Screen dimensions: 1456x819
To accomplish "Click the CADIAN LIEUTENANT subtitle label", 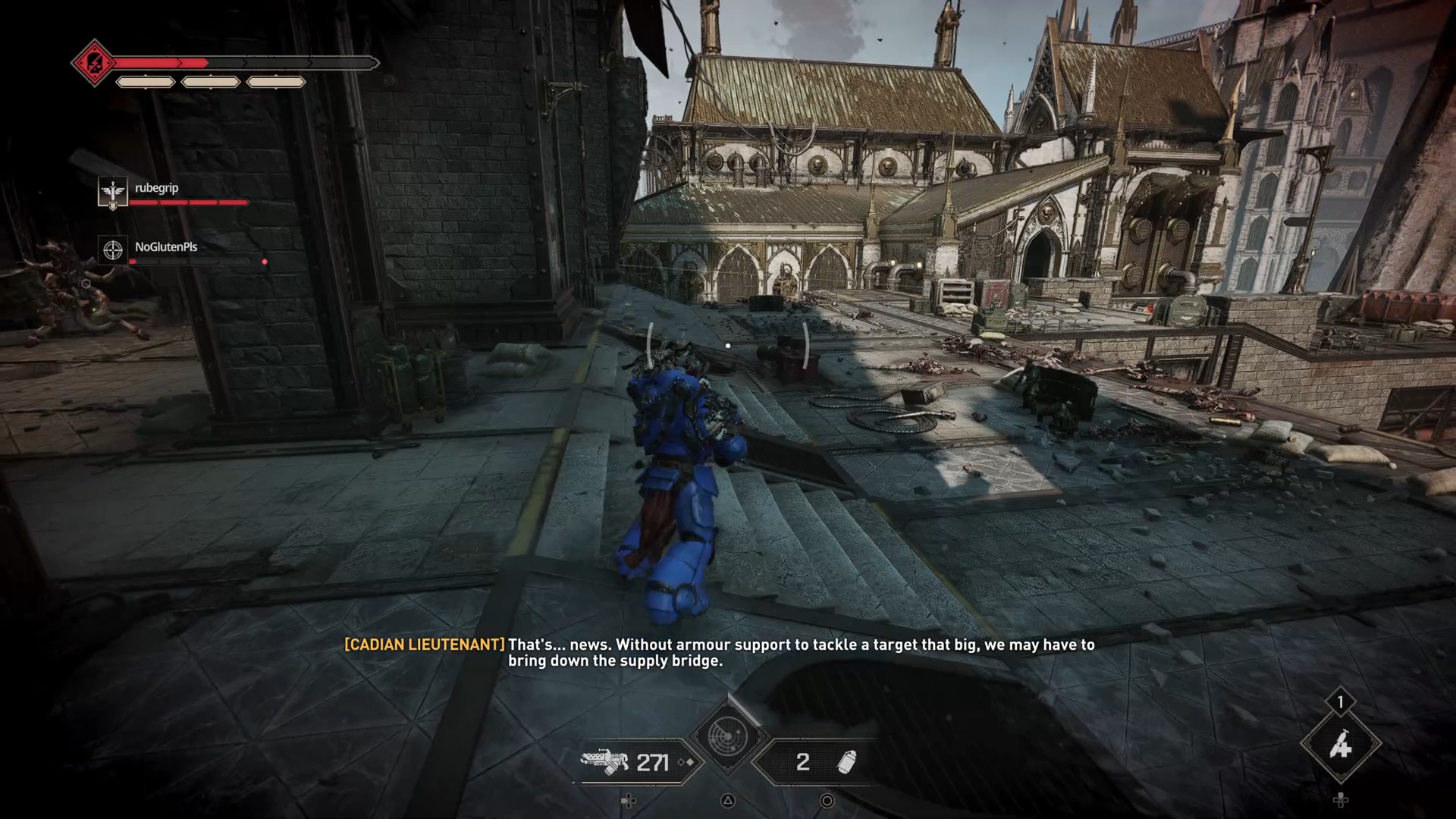I will 422,645.
